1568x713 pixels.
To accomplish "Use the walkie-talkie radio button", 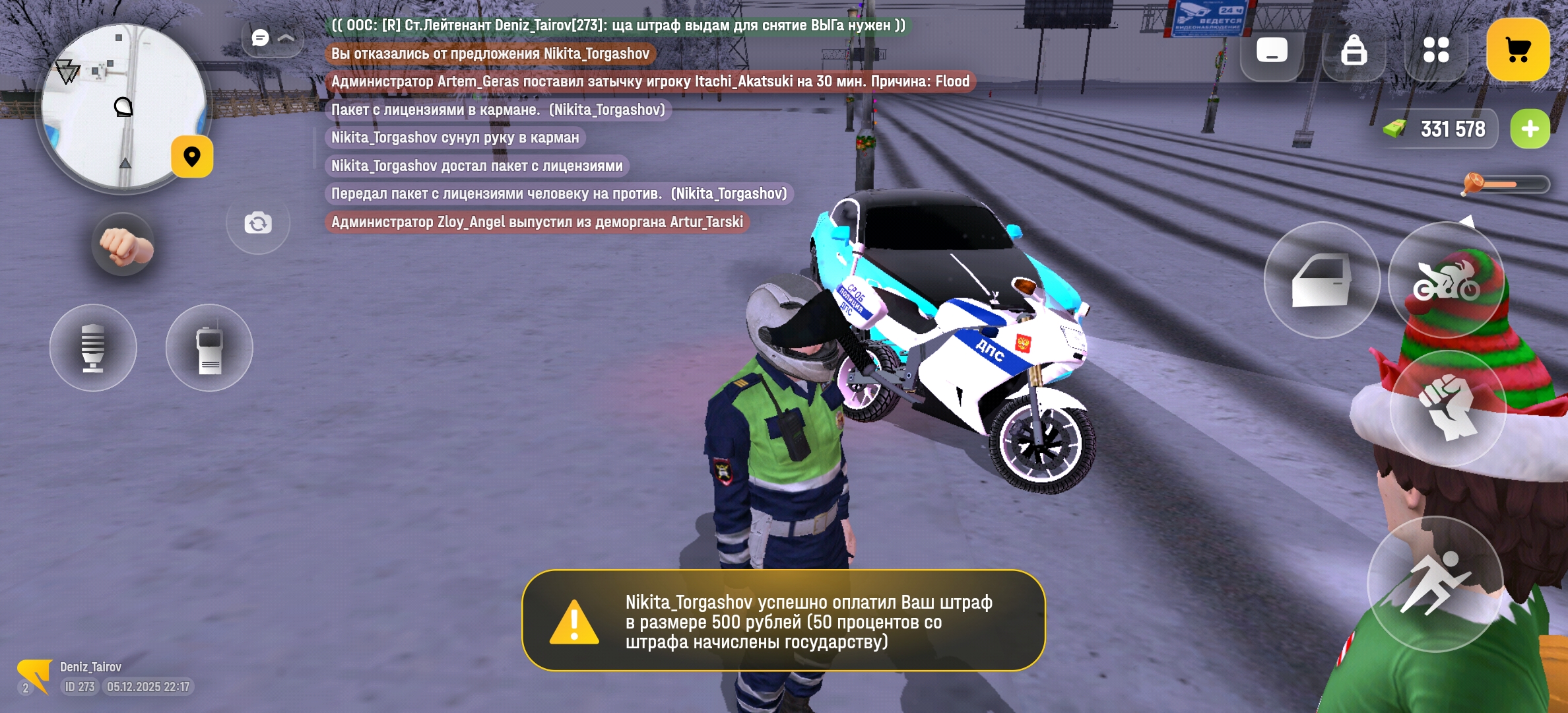I will pyautogui.click(x=209, y=348).
